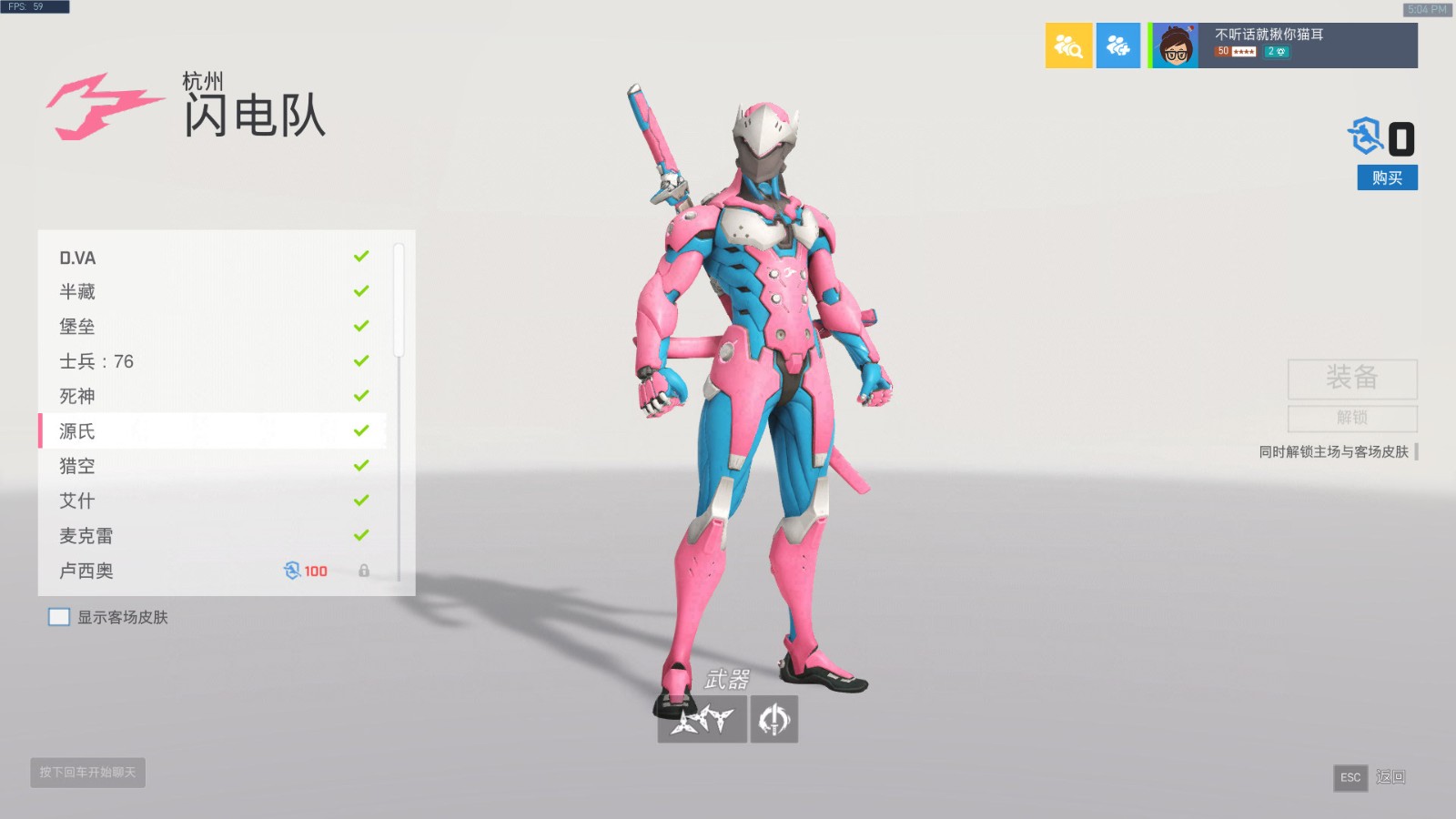Click the 解锁 unlock button
The height and width of the screenshot is (819, 1456).
[1352, 418]
